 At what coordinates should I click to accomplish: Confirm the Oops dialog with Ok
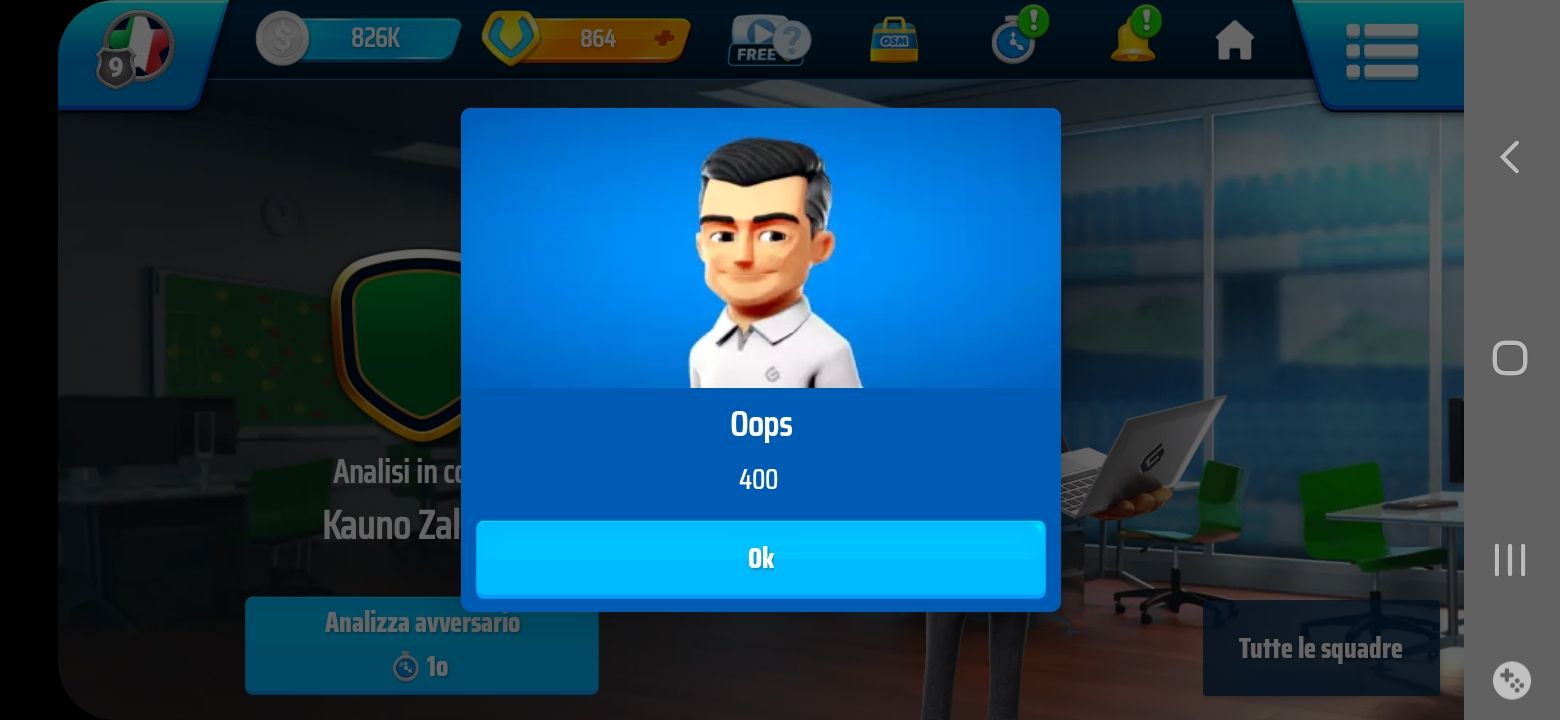[760, 558]
